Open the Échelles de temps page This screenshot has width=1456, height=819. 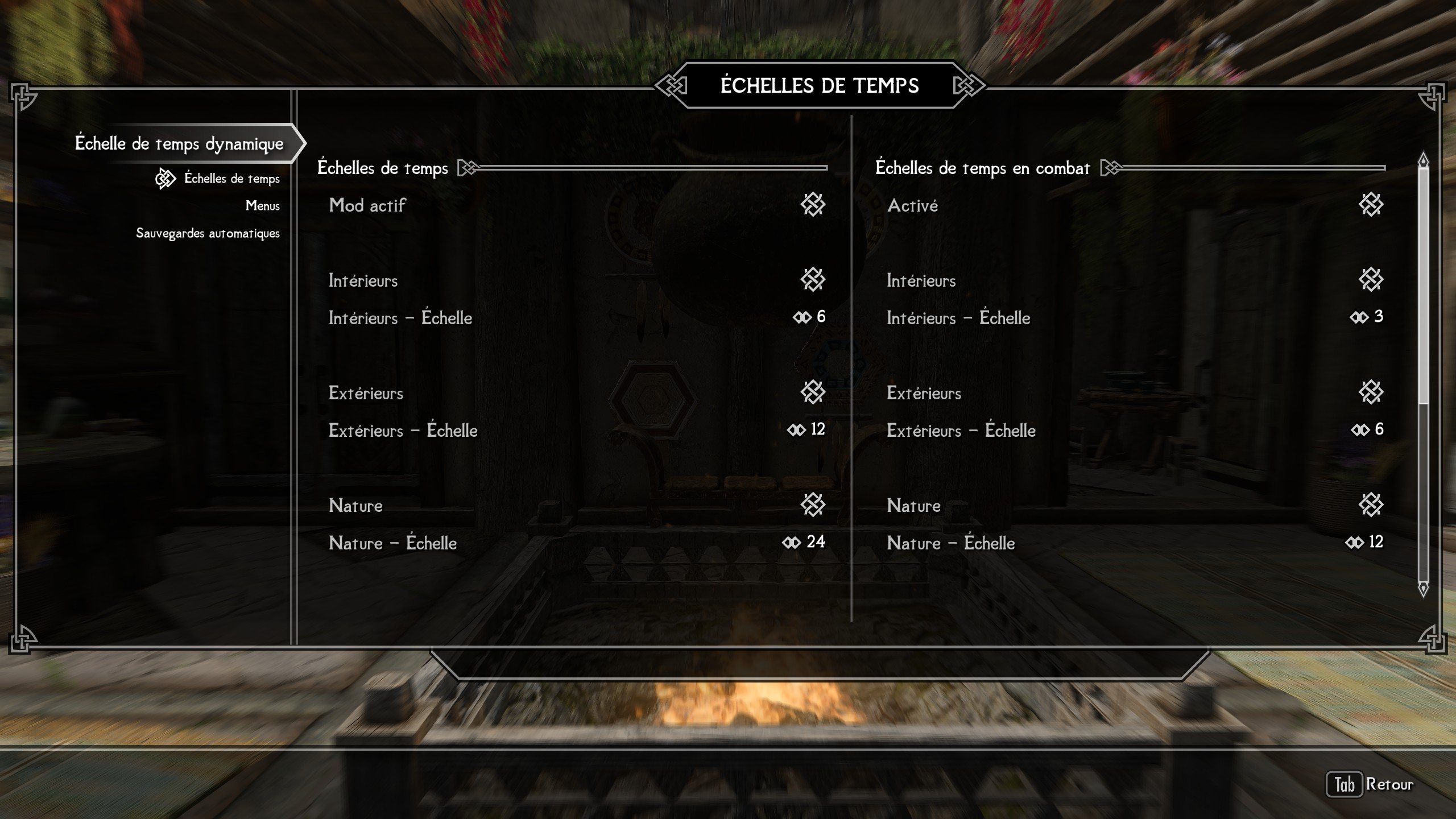pos(231,179)
